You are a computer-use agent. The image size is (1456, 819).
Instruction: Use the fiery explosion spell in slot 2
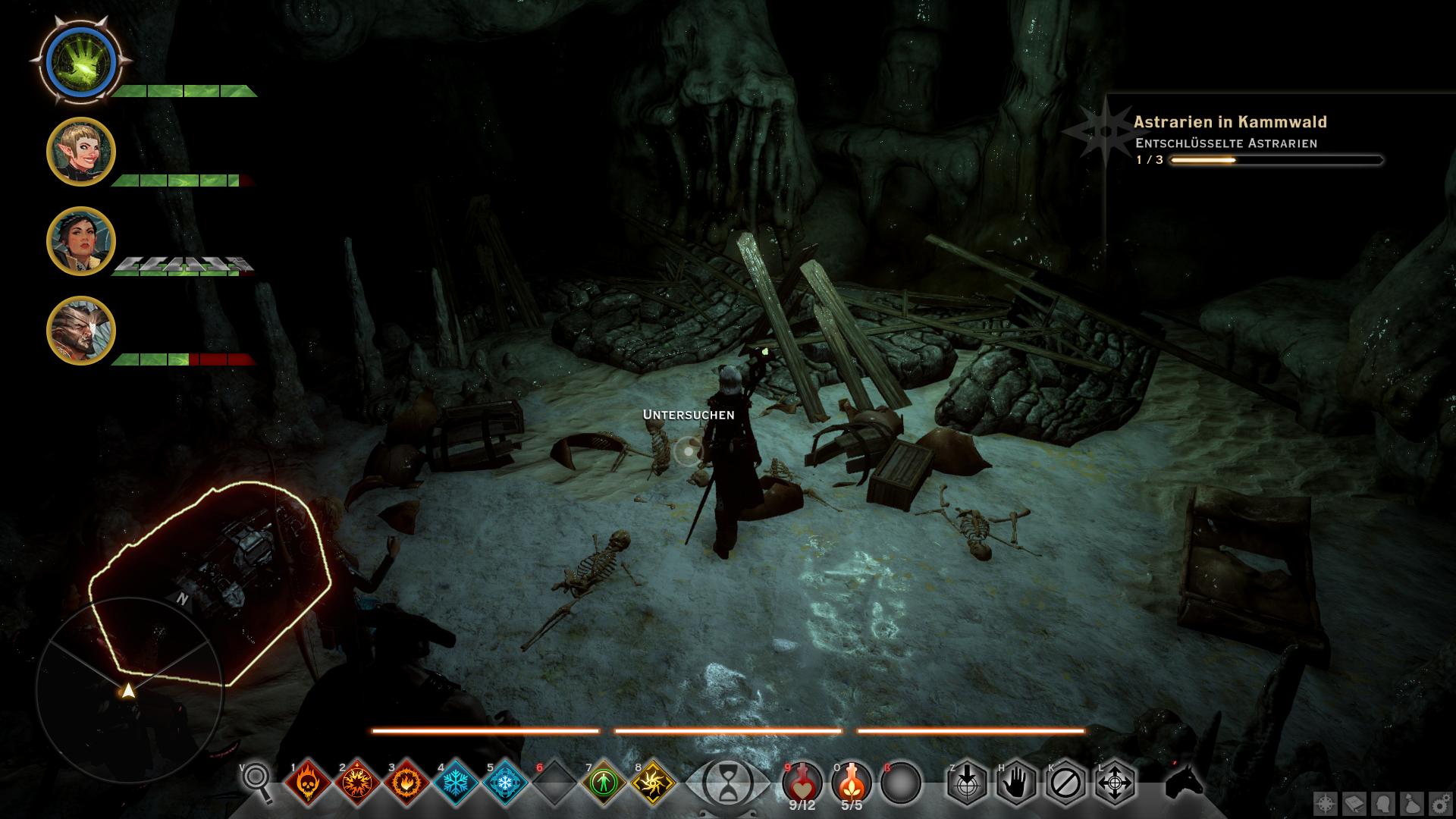pyautogui.click(x=356, y=782)
